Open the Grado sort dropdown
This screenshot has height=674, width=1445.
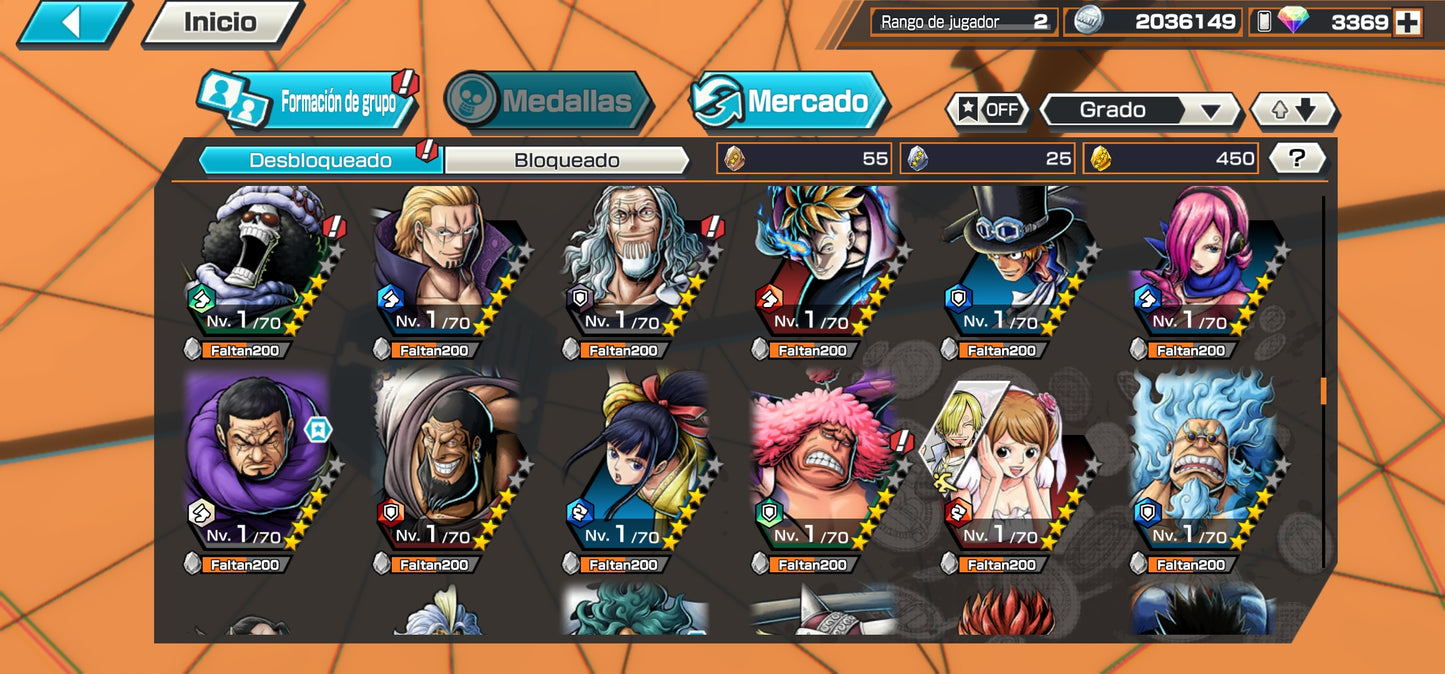1139,110
